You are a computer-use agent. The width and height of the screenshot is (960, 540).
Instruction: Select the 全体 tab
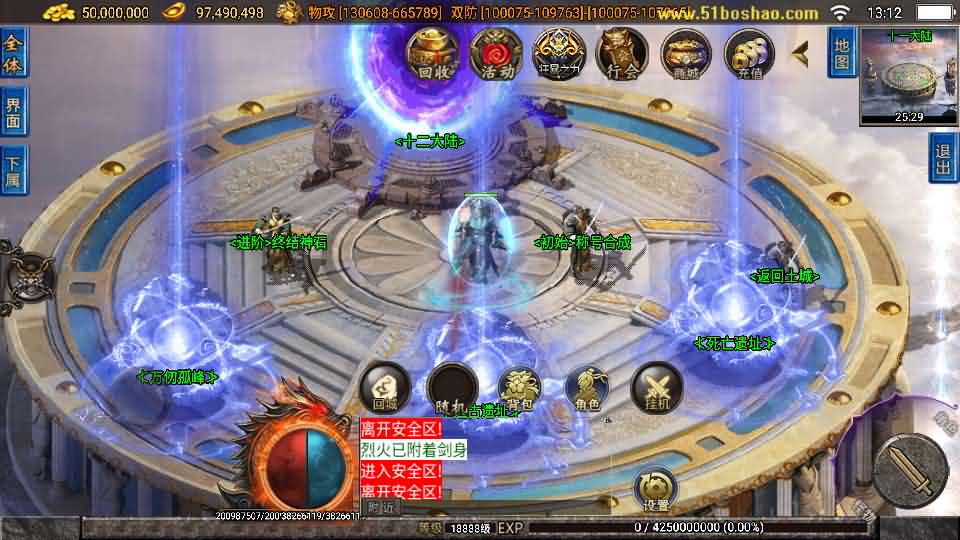14,54
